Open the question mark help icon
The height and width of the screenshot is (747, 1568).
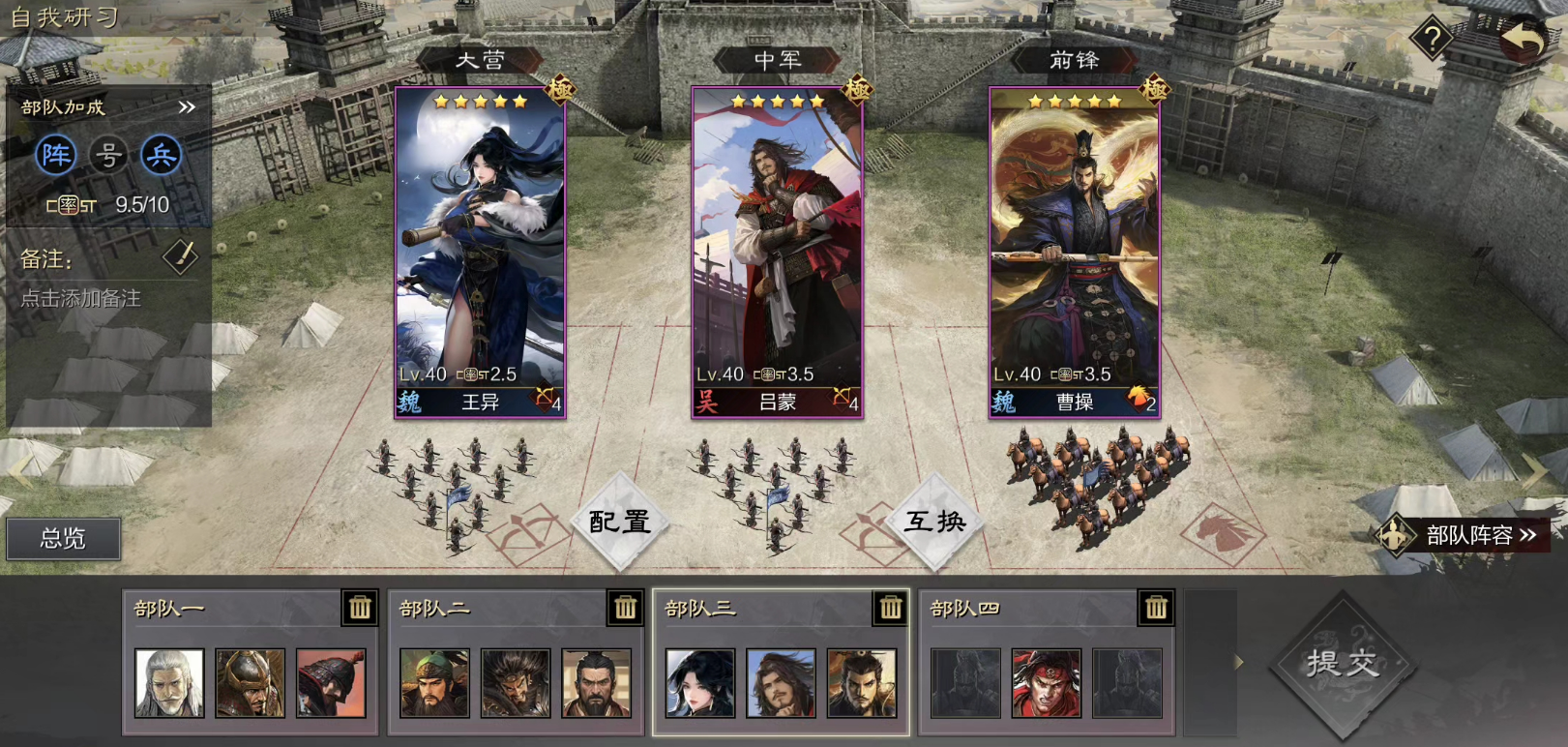[x=1432, y=39]
